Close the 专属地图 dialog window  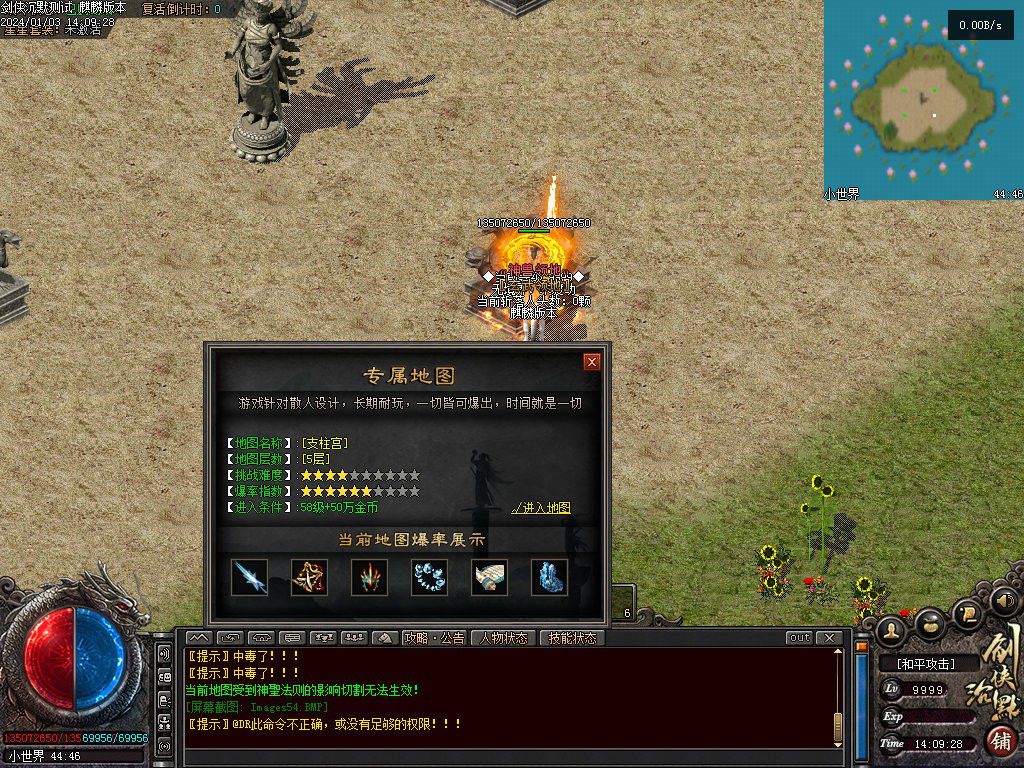(x=592, y=362)
